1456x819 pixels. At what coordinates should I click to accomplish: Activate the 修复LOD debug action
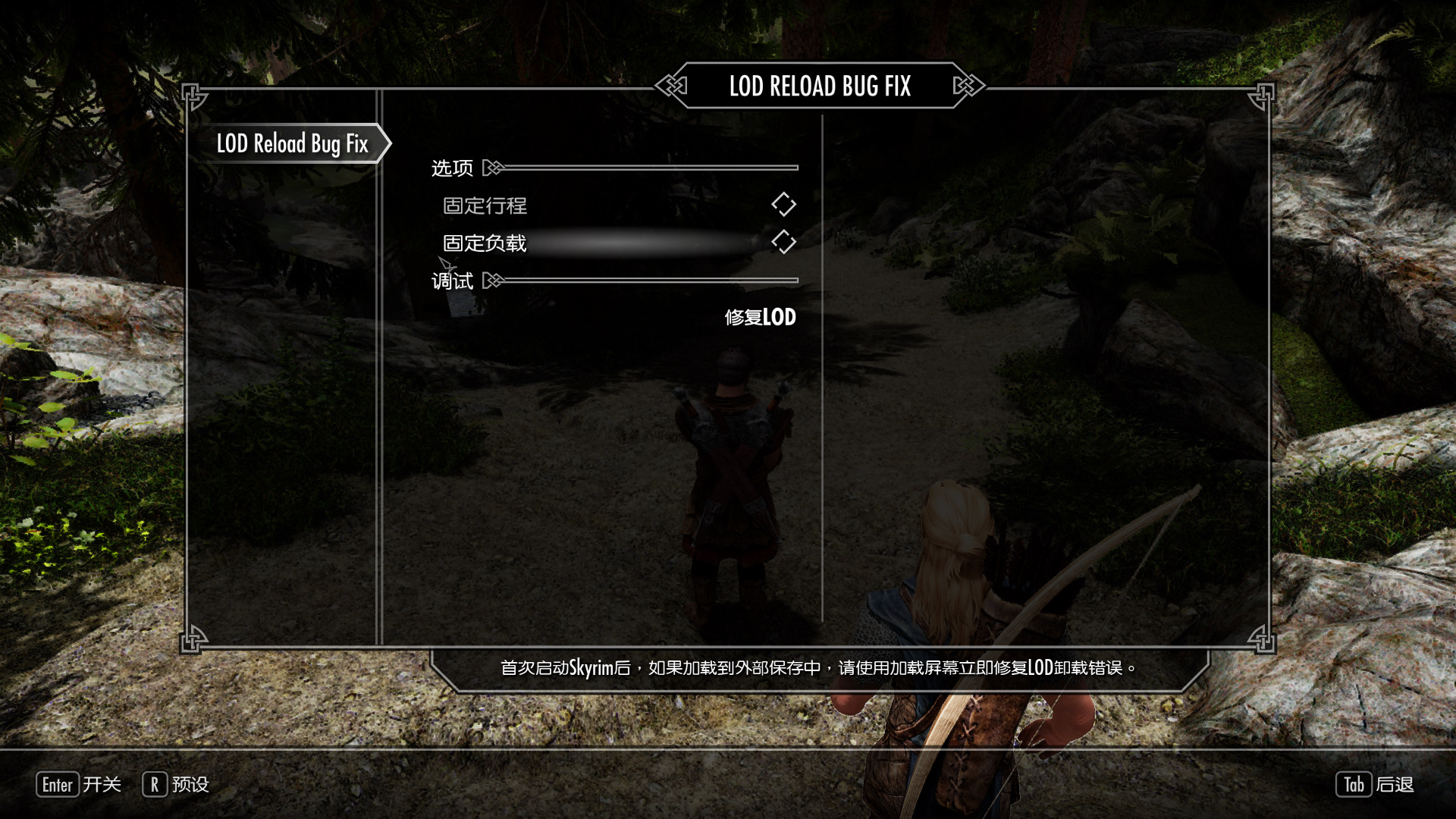(x=760, y=317)
